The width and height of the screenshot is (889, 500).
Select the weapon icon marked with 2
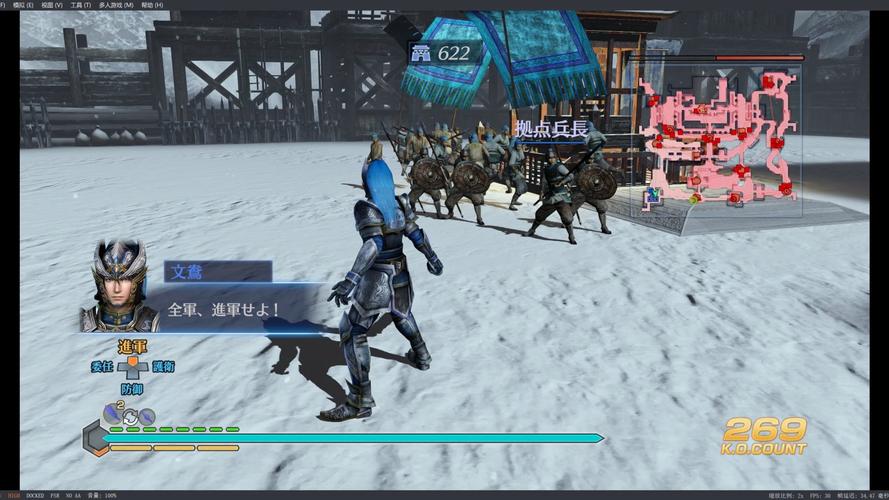113,412
